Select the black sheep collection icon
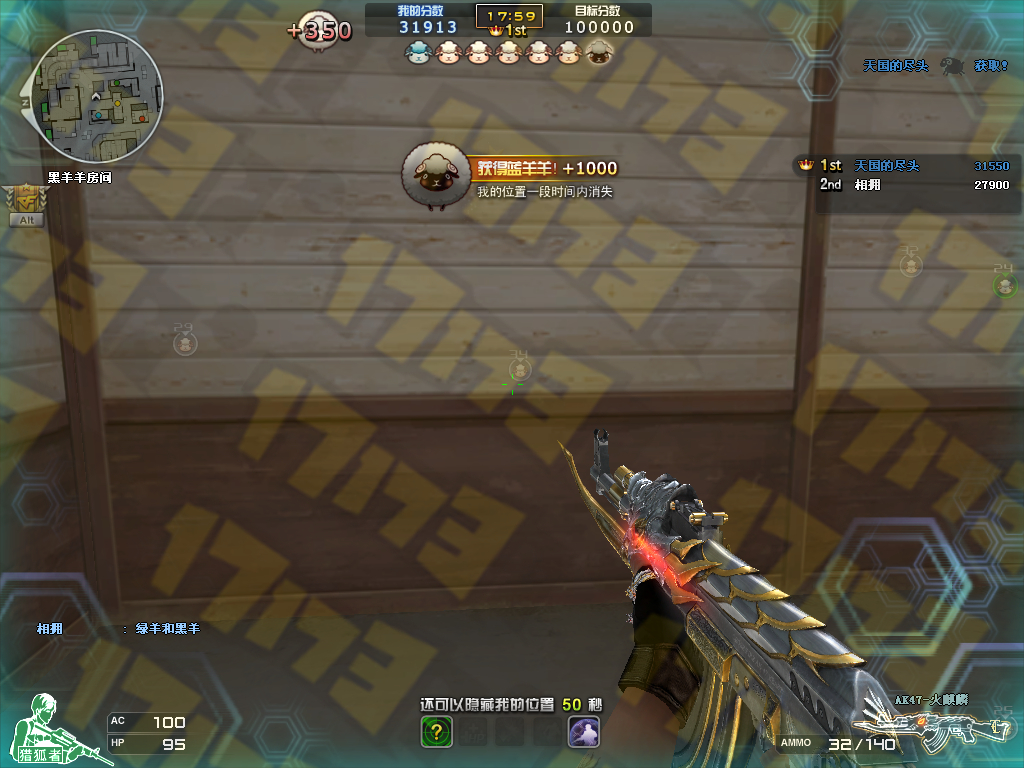 click(x=599, y=52)
